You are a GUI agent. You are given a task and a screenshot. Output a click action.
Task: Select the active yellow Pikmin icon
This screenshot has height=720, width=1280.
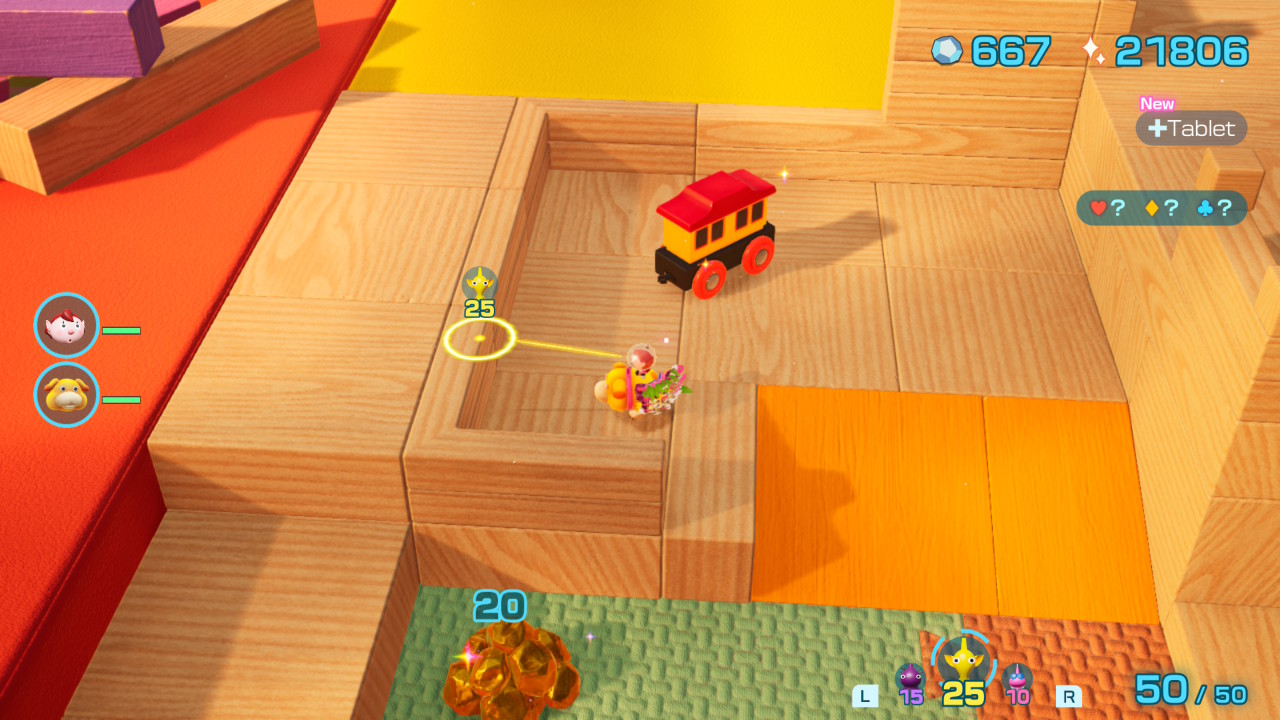point(963,660)
